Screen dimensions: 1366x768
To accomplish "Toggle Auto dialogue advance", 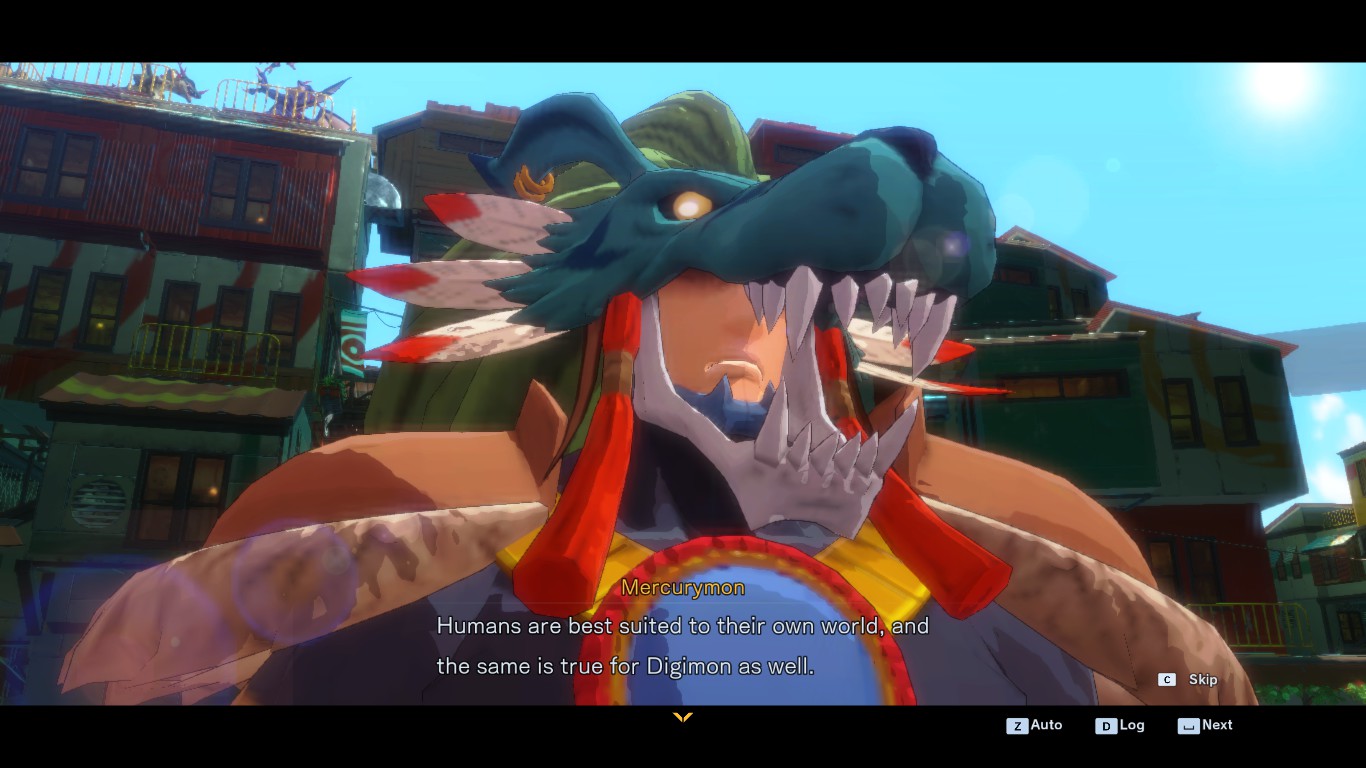I will pos(1035,725).
